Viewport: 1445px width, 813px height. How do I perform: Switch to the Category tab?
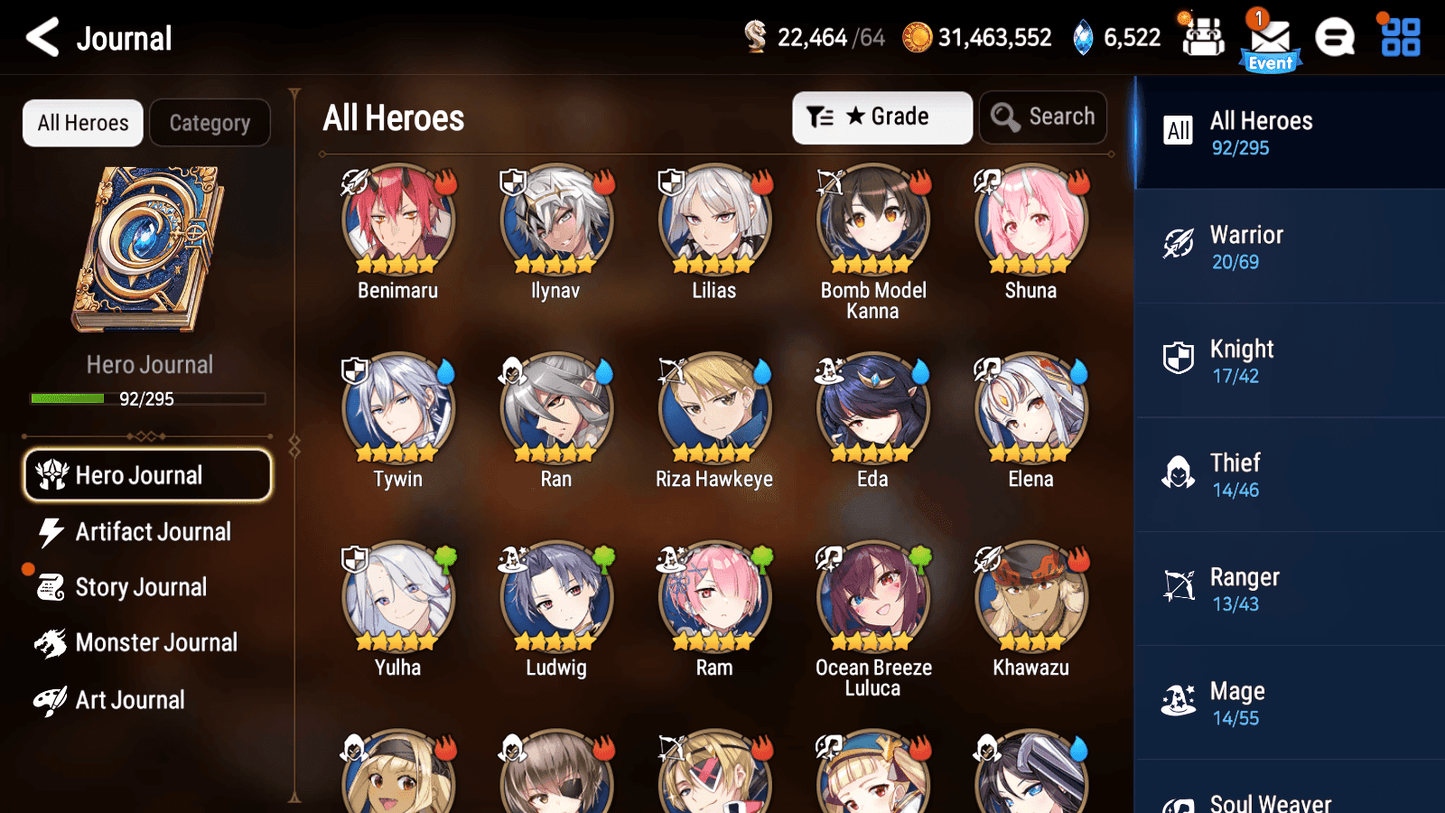210,122
